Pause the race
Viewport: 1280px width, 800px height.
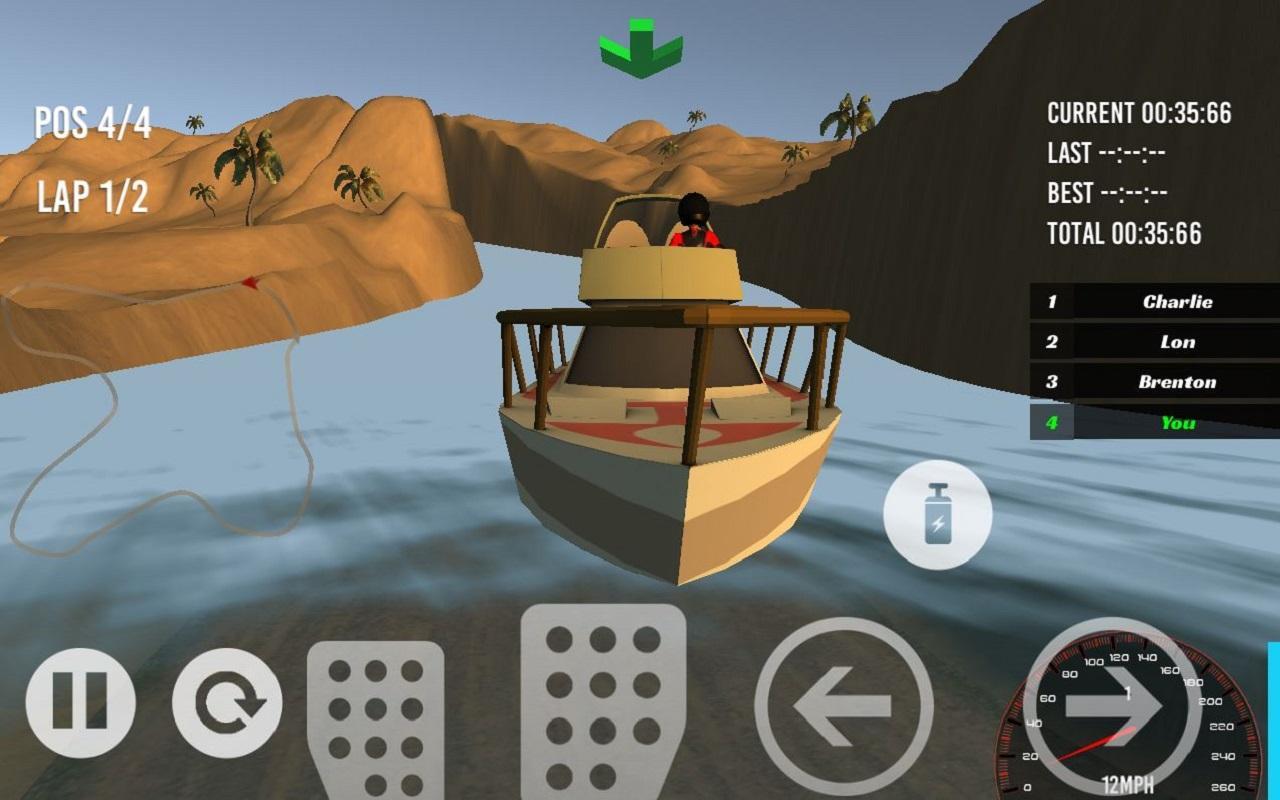click(x=80, y=702)
